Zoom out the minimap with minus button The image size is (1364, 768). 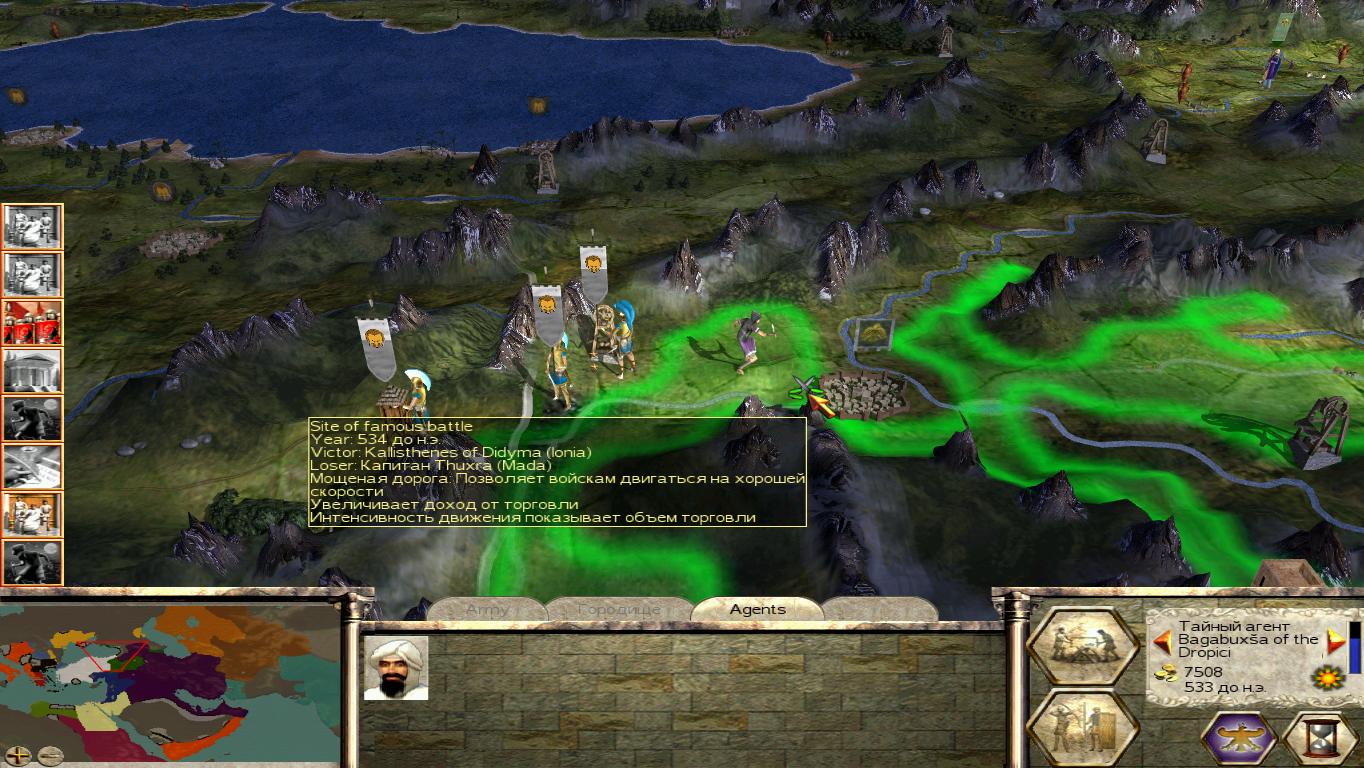(50, 755)
